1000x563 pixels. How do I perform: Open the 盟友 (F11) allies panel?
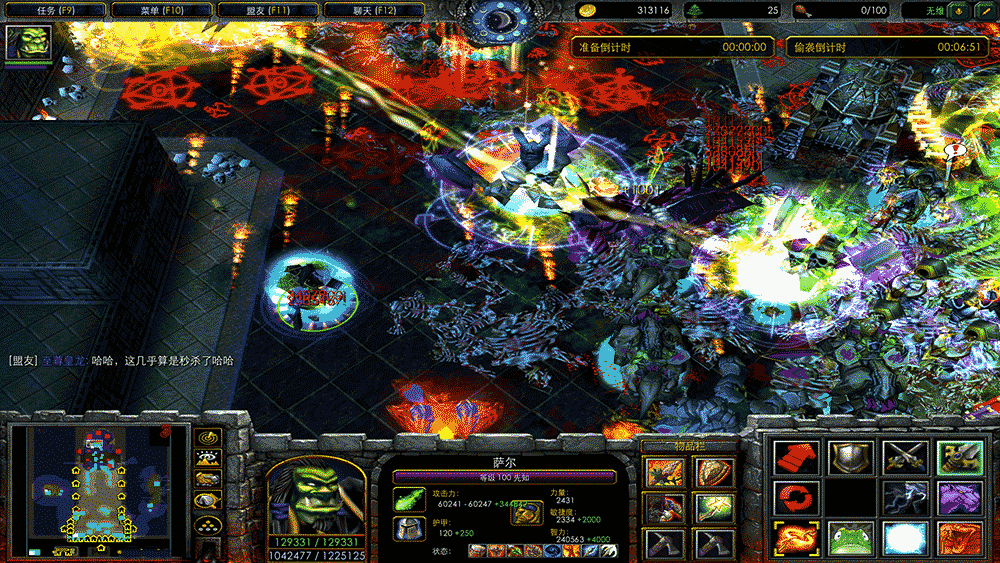click(x=267, y=10)
